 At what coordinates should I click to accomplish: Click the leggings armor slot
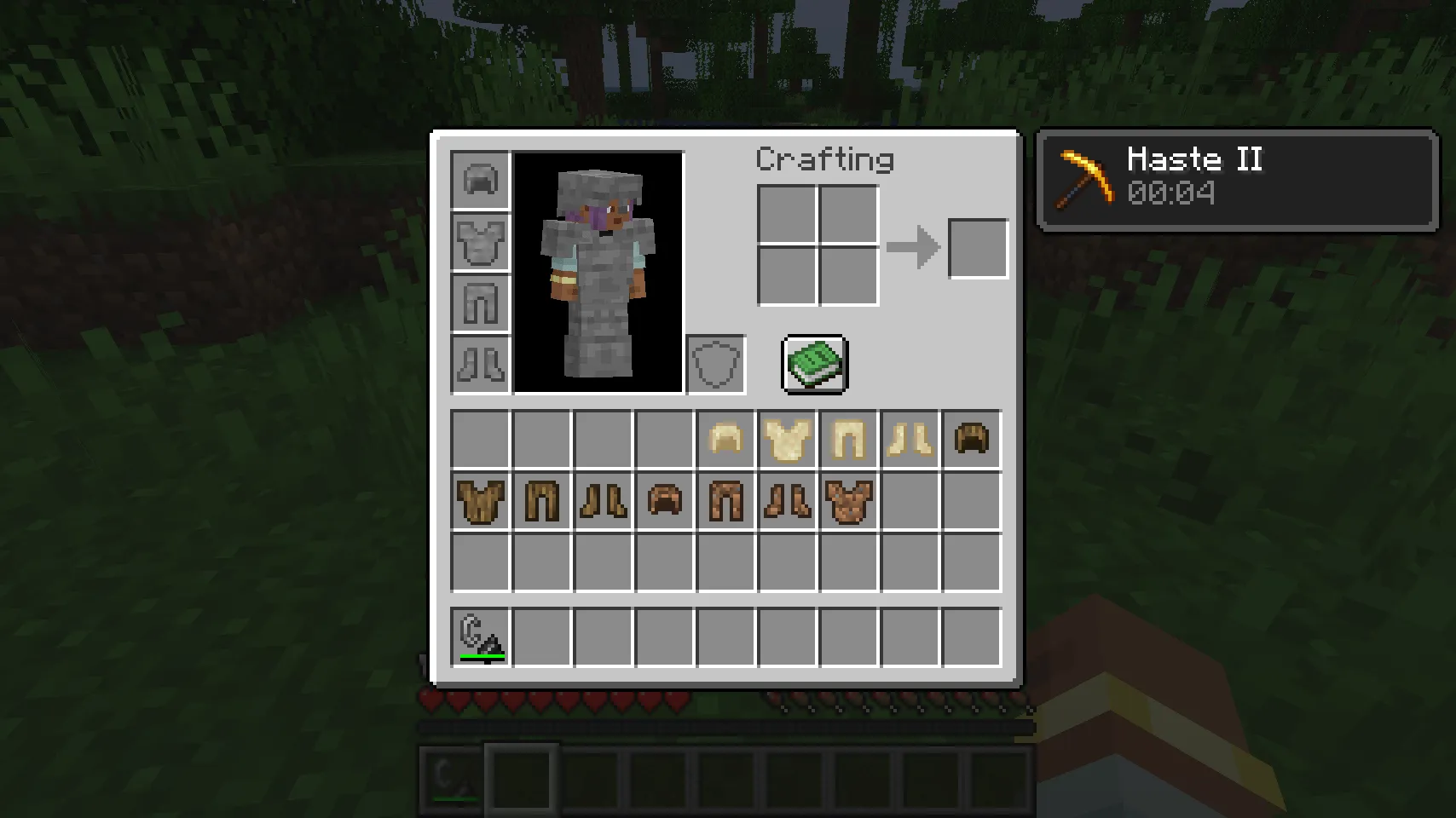tap(480, 302)
